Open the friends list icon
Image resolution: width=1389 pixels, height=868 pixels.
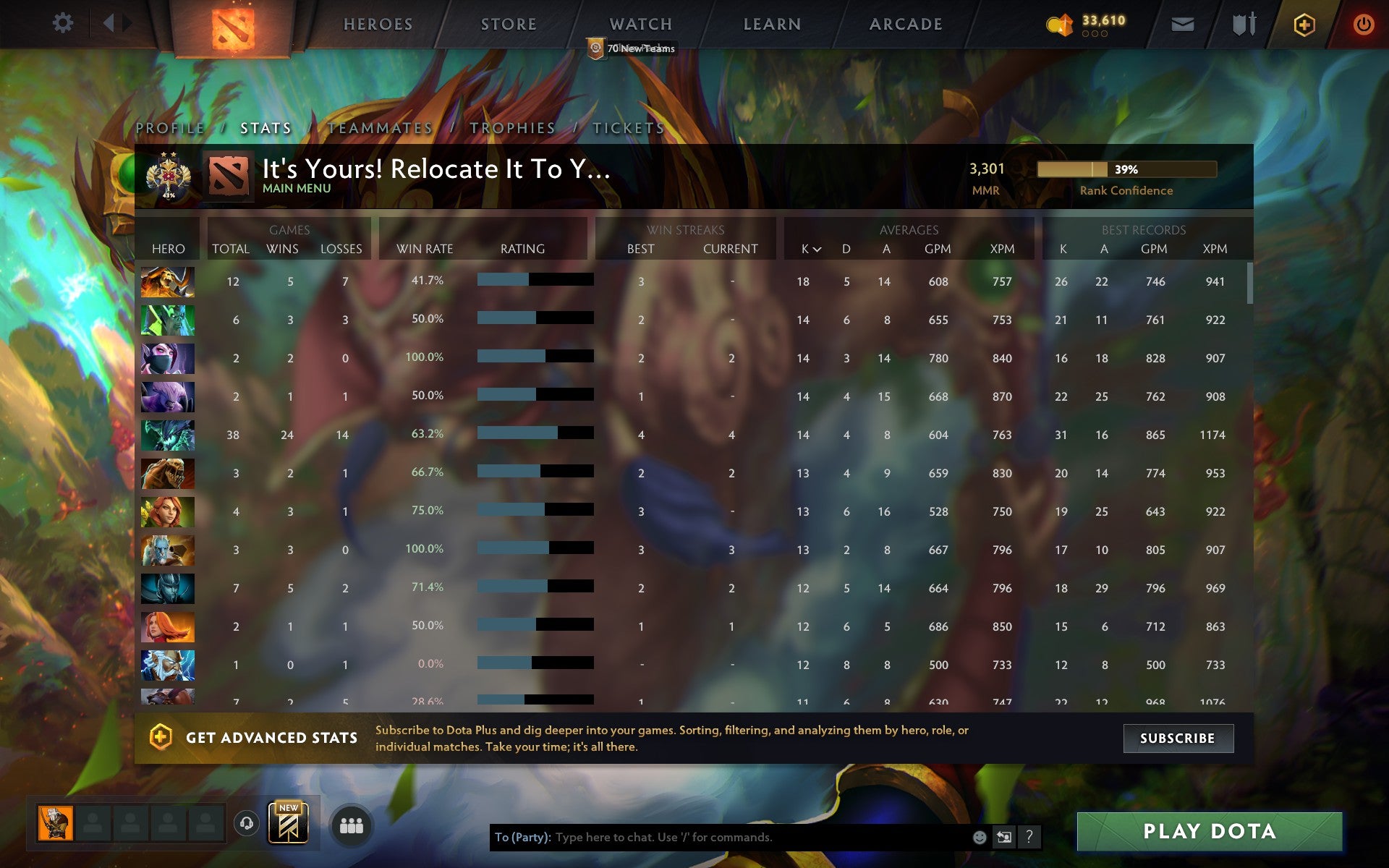click(352, 825)
